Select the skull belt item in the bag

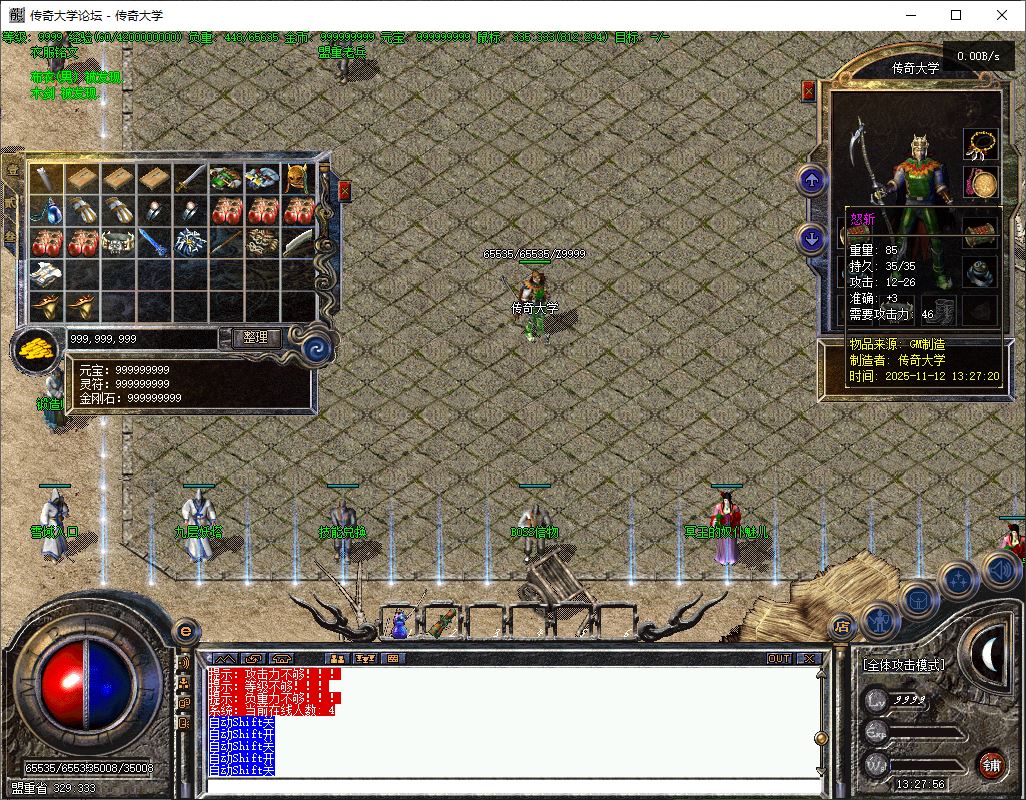click(119, 242)
